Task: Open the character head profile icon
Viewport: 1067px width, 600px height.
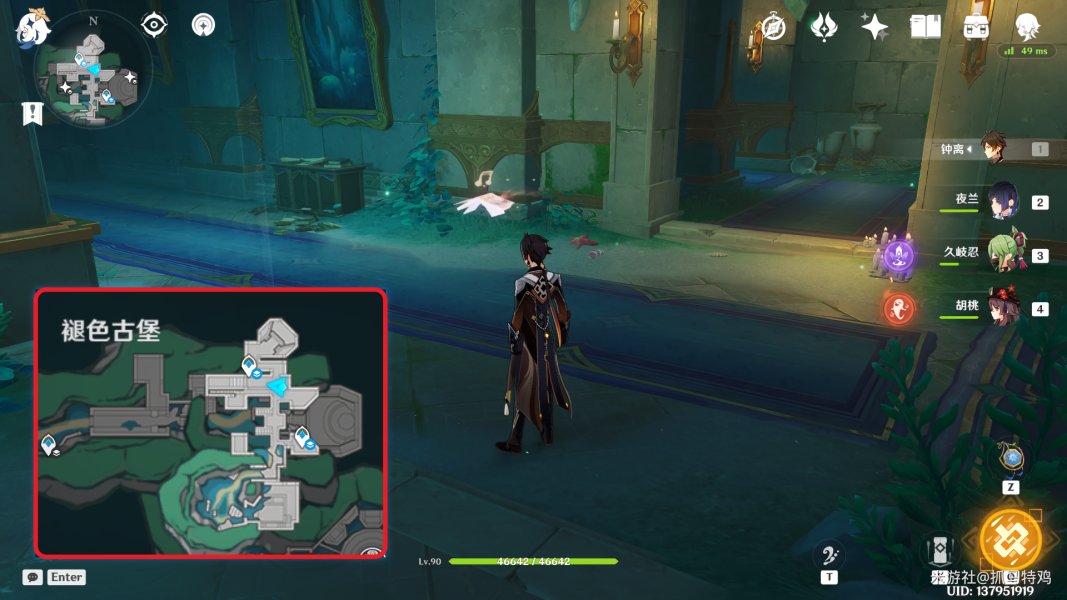Action: 1027,27
